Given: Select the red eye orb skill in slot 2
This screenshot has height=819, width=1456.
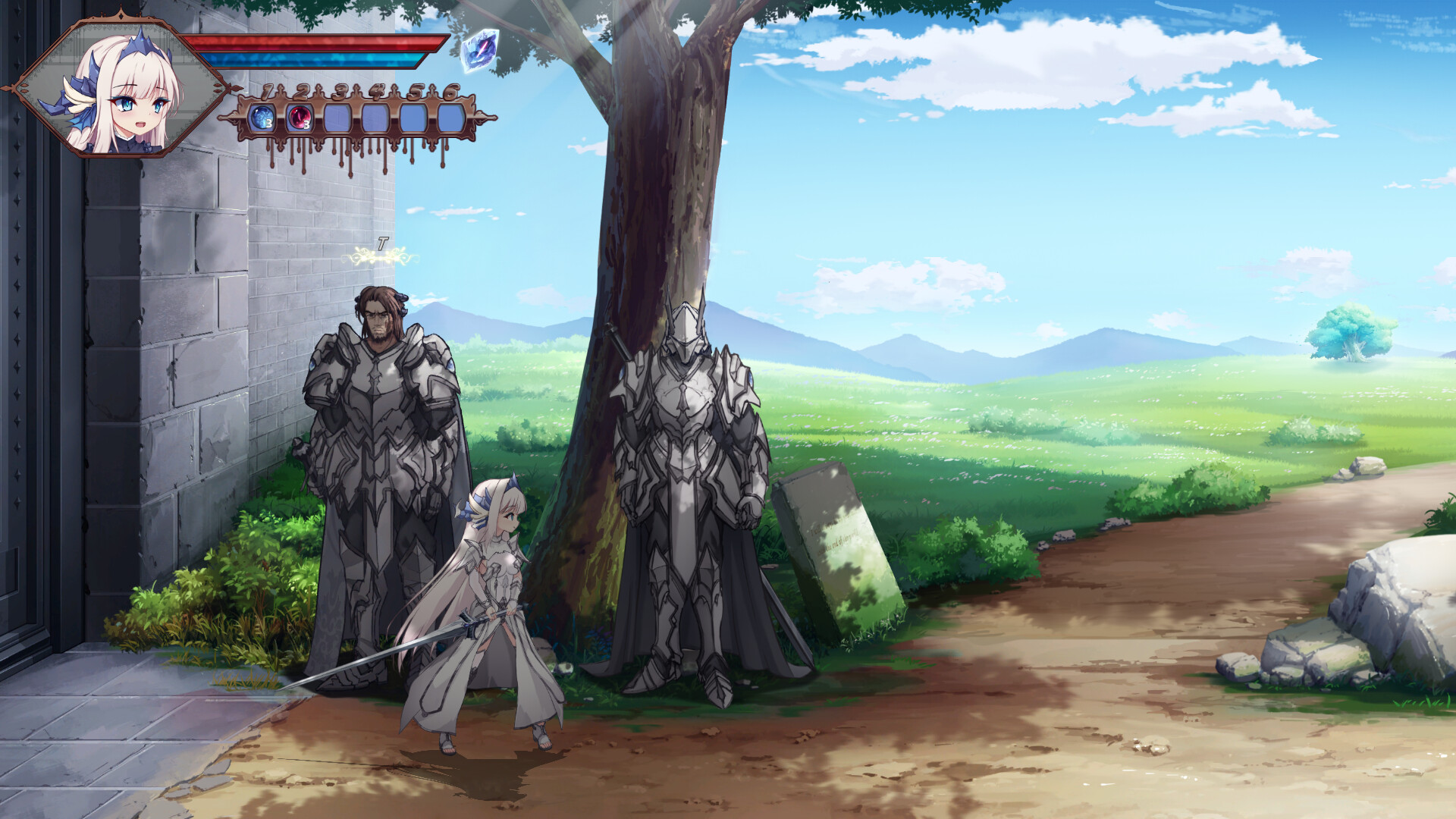Looking at the screenshot, I should coord(299,115).
